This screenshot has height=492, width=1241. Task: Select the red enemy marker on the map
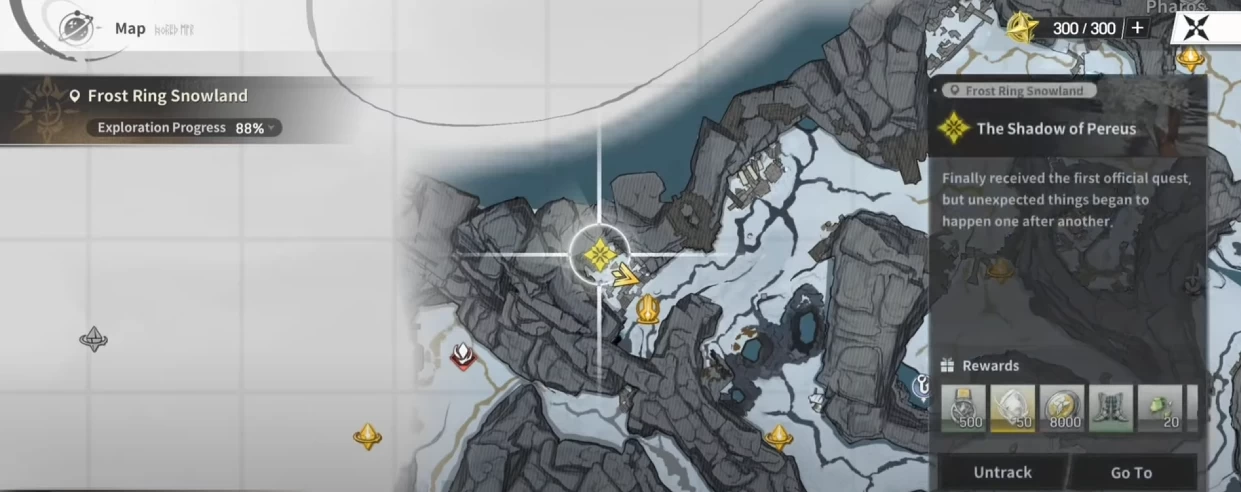tap(462, 355)
